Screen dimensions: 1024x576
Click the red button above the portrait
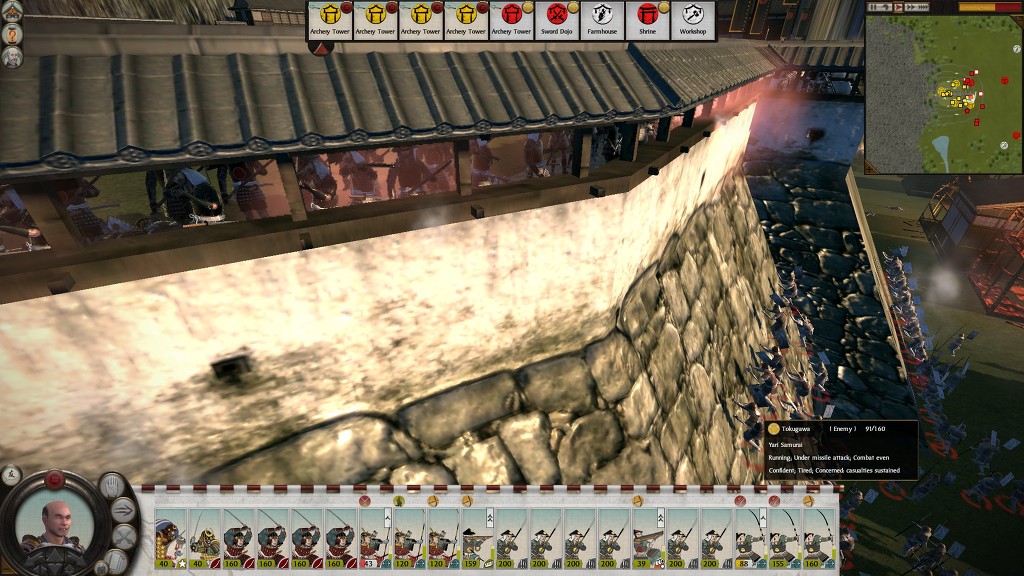(56, 480)
